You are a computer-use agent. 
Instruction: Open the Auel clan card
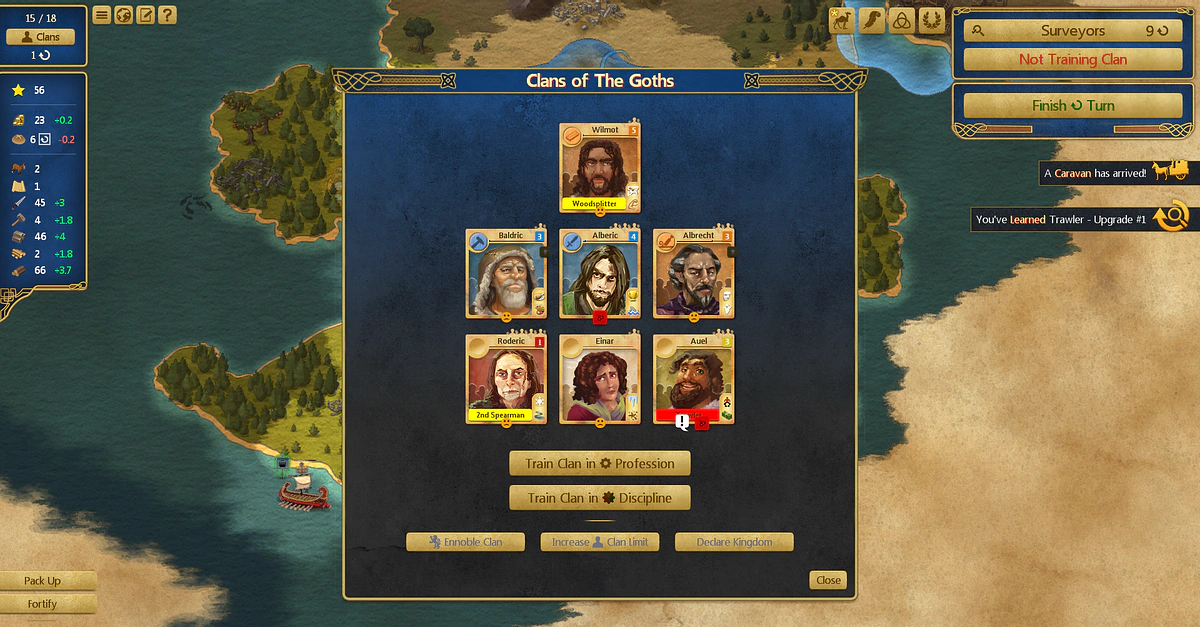click(693, 379)
